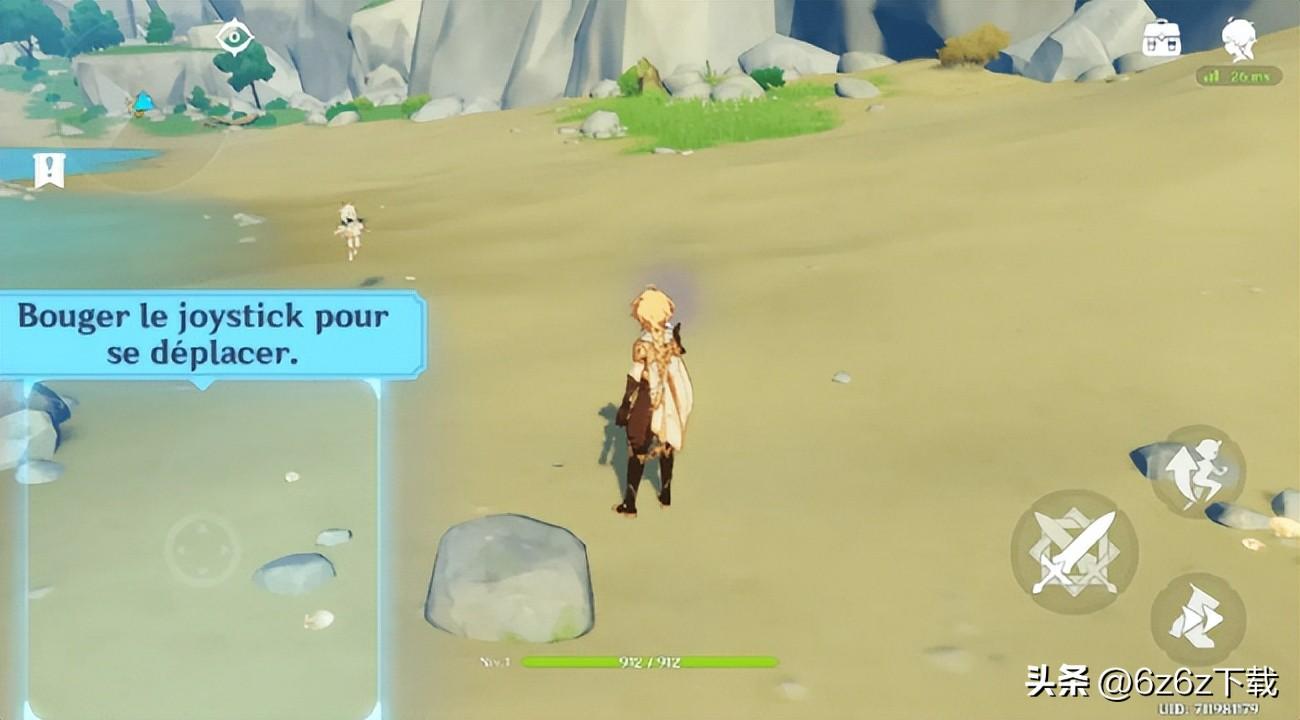
Task: Activate the jump button
Action: pyautogui.click(x=1196, y=471)
